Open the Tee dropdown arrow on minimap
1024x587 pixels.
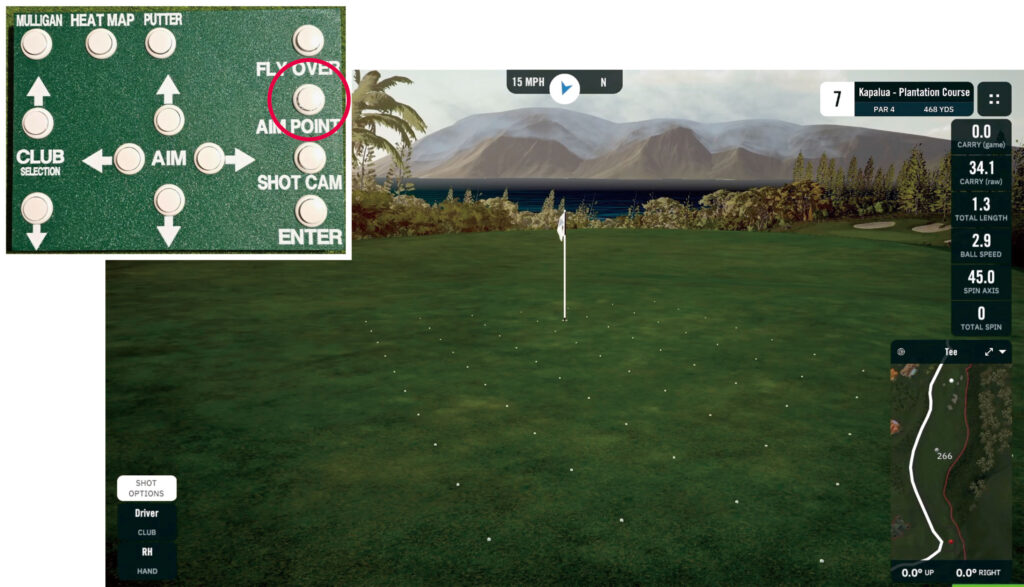(1002, 352)
